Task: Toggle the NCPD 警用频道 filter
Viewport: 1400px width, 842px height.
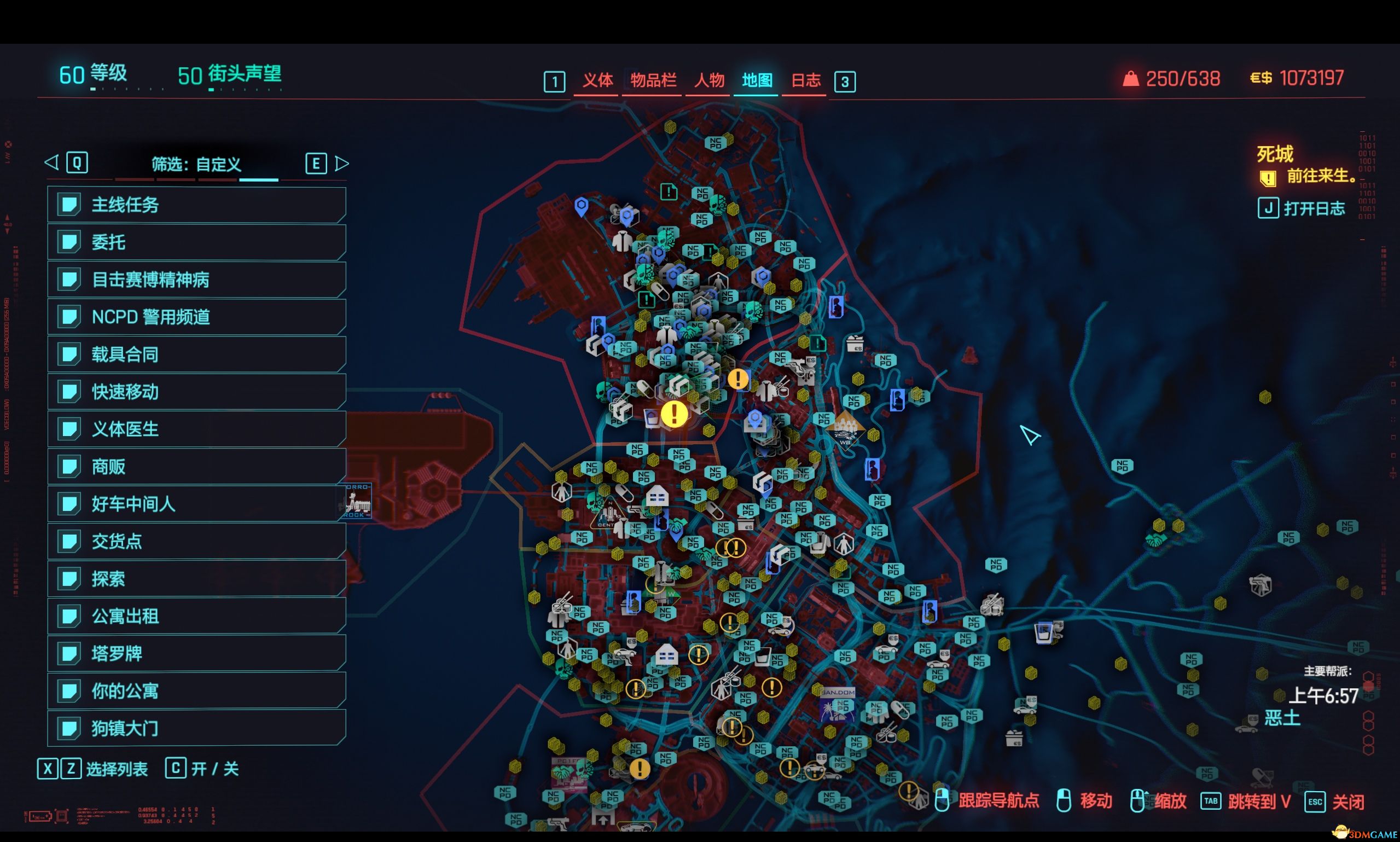Action: 196,317
